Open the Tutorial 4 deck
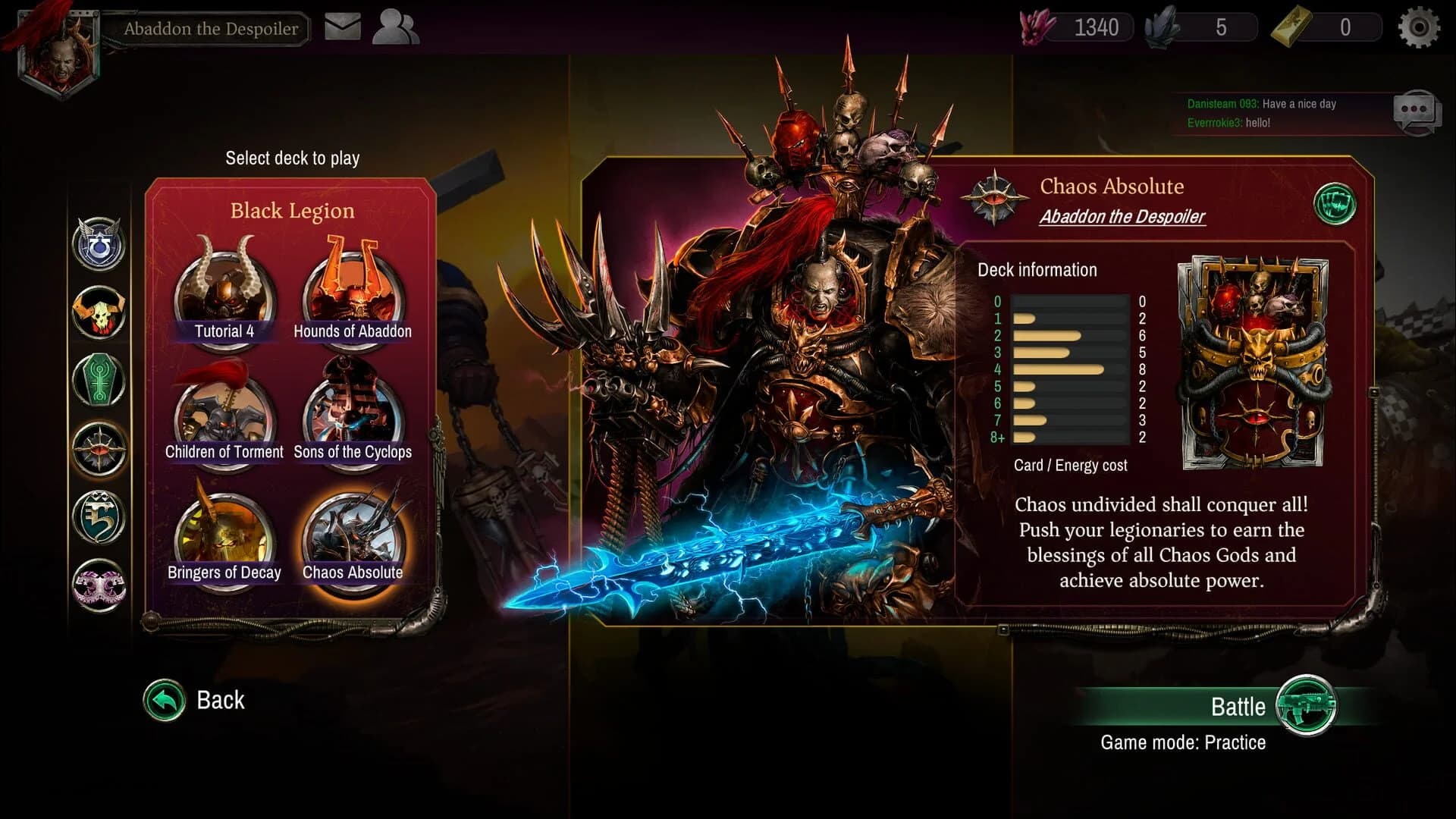The width and height of the screenshot is (1456, 819). [224, 297]
